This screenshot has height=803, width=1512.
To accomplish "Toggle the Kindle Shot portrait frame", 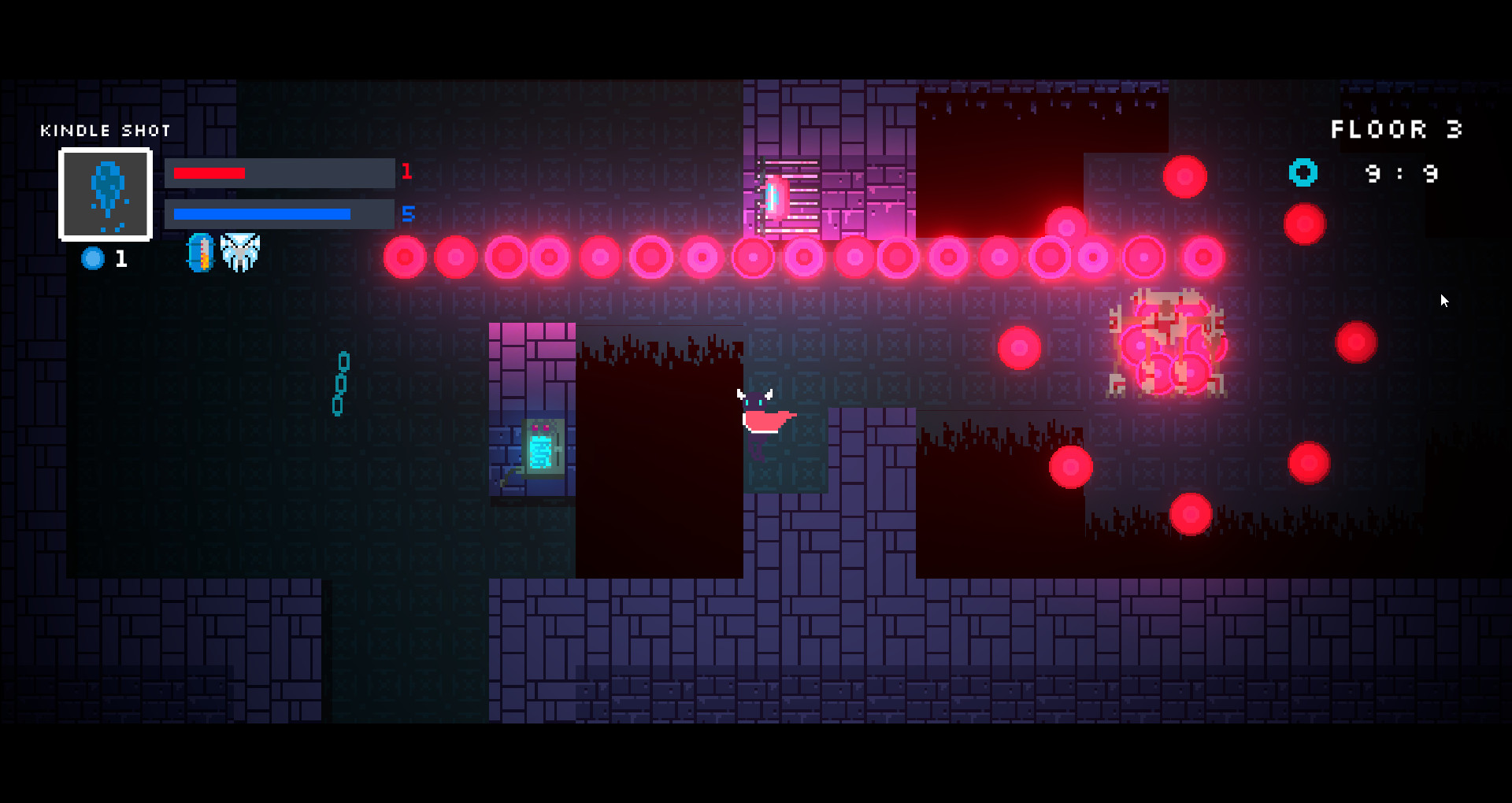I will [106, 194].
